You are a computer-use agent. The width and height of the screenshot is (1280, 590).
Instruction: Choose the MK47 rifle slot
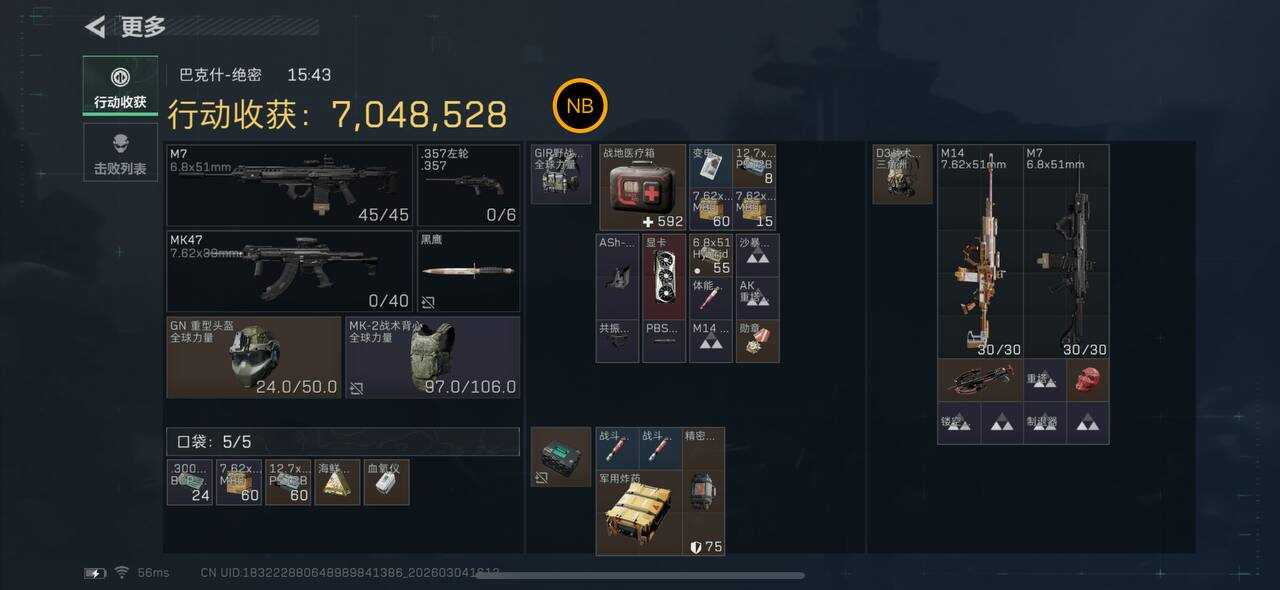289,271
